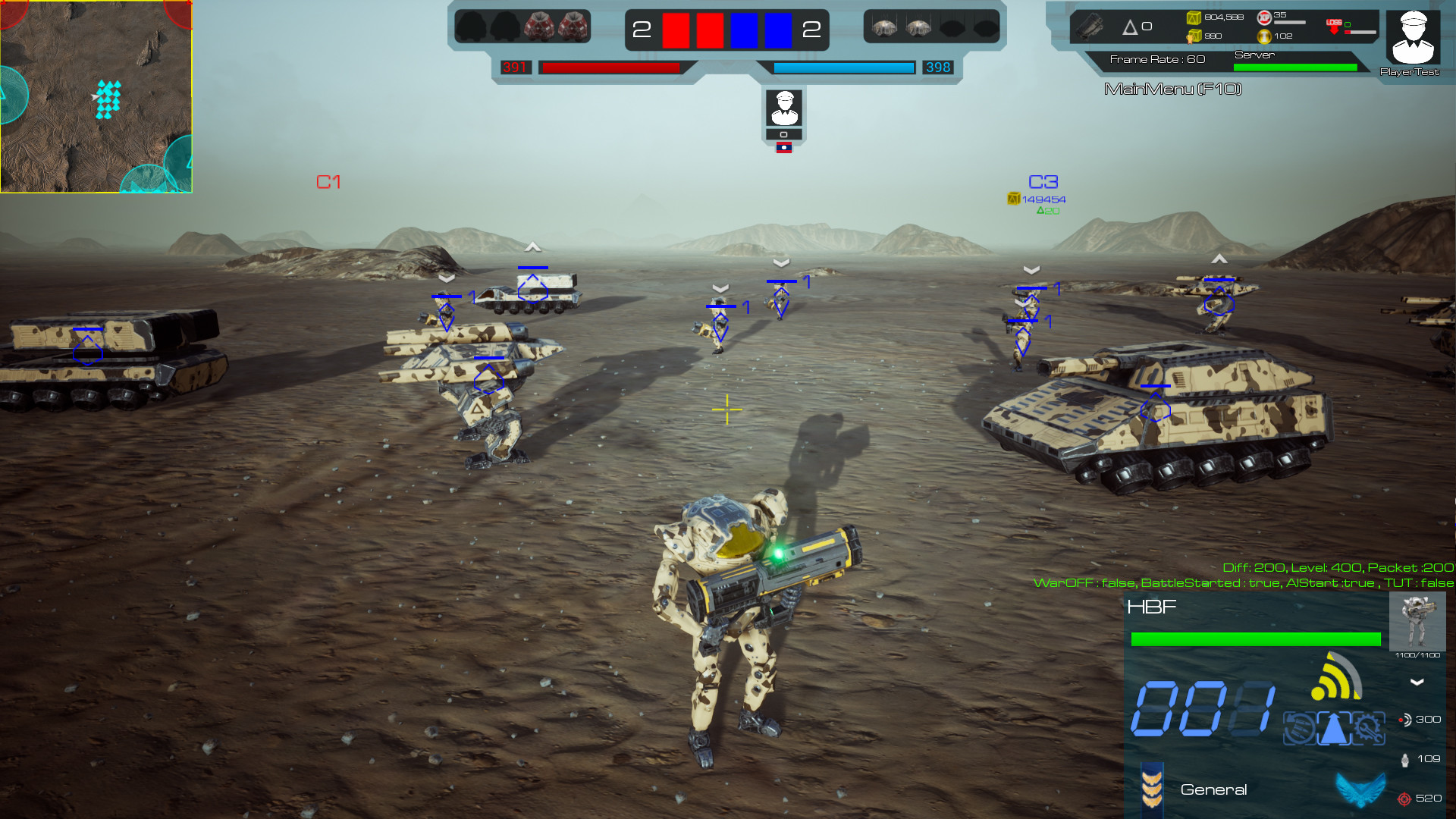The image size is (1456, 819).
Task: Collapse the commander card below the score banner
Action: pyautogui.click(x=785, y=134)
